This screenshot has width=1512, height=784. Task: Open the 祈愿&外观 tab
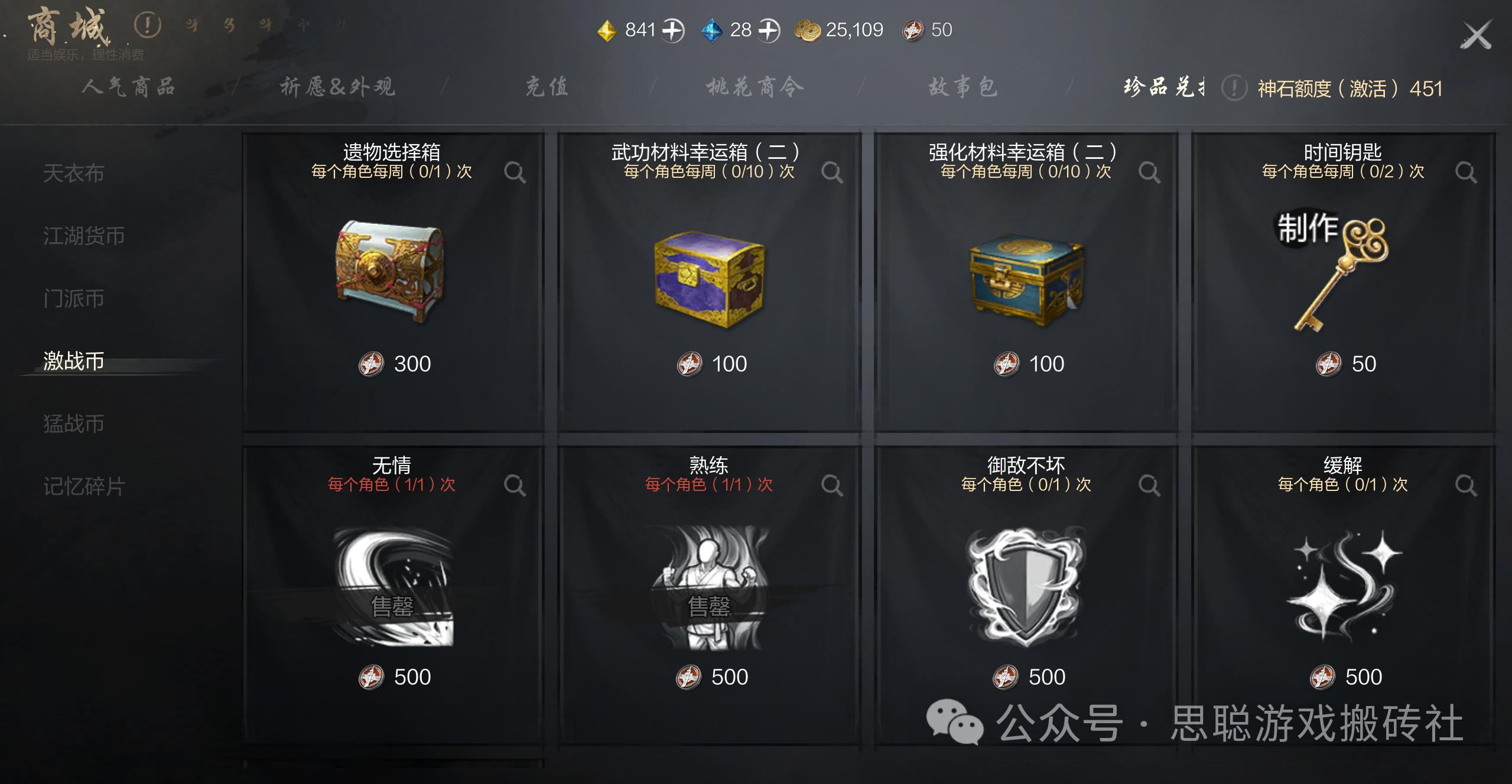(337, 87)
